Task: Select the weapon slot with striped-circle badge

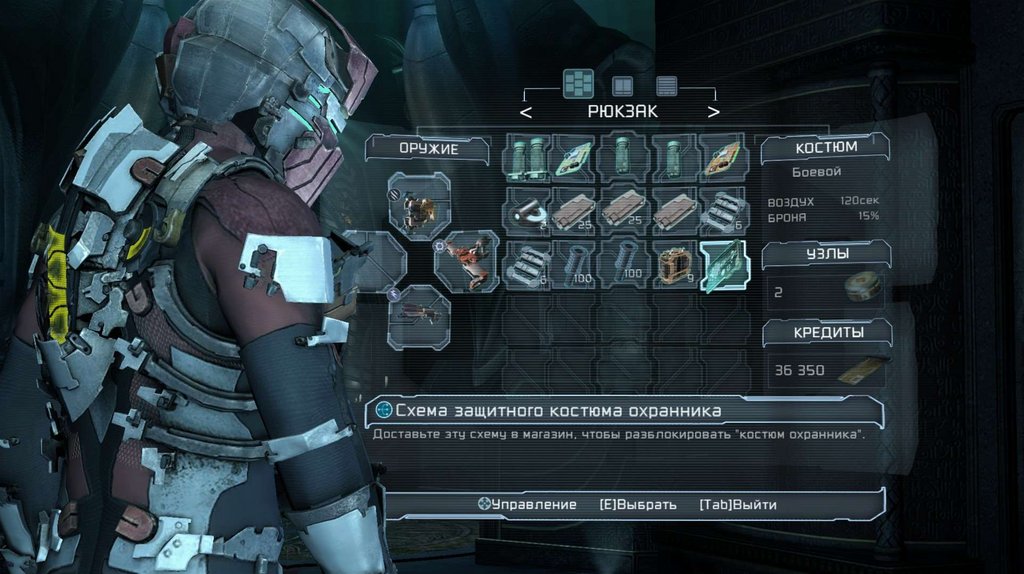Action: click(418, 206)
